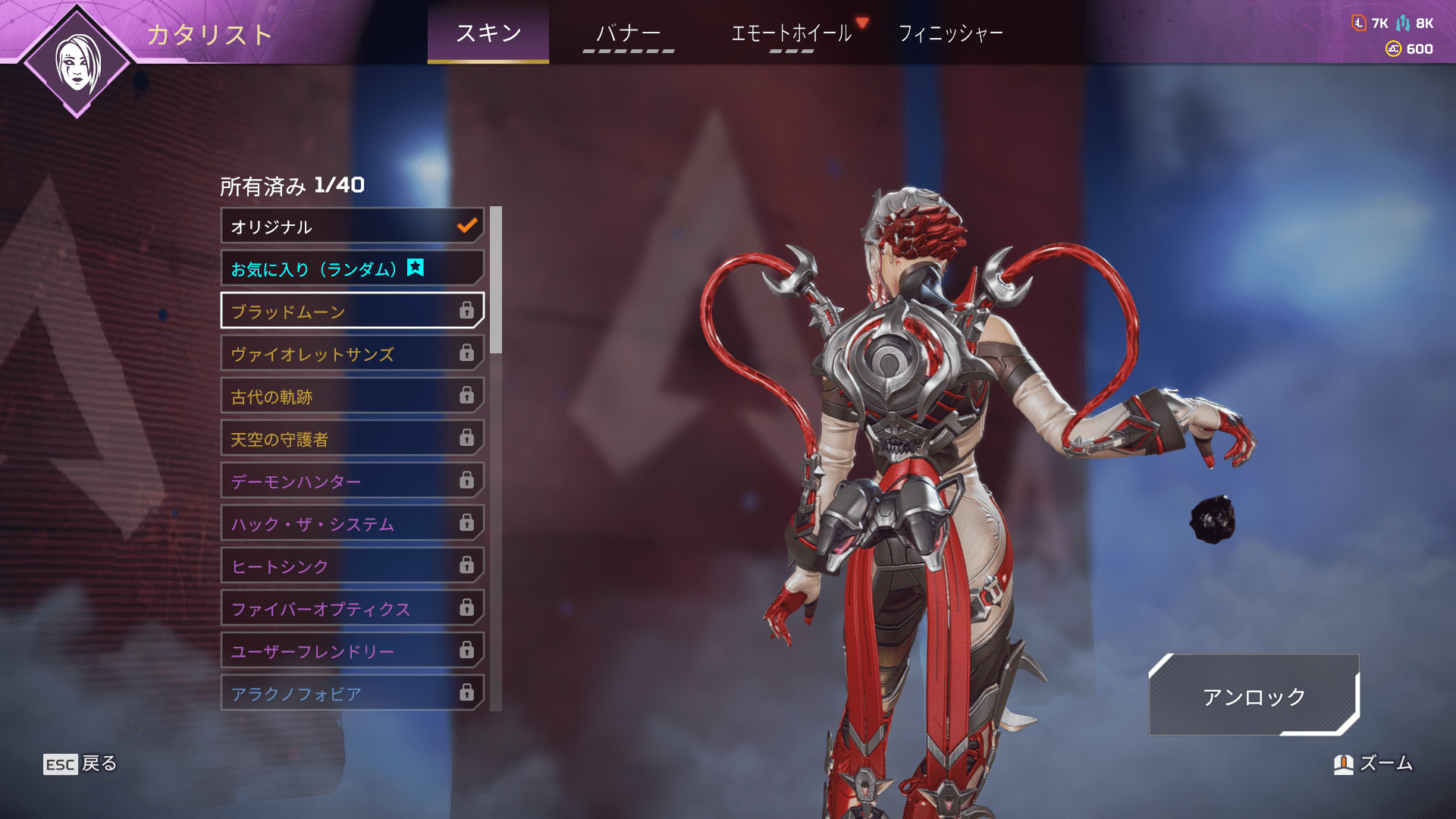This screenshot has width=1456, height=819.
Task: Select the エモートホイール tab
Action: (791, 33)
